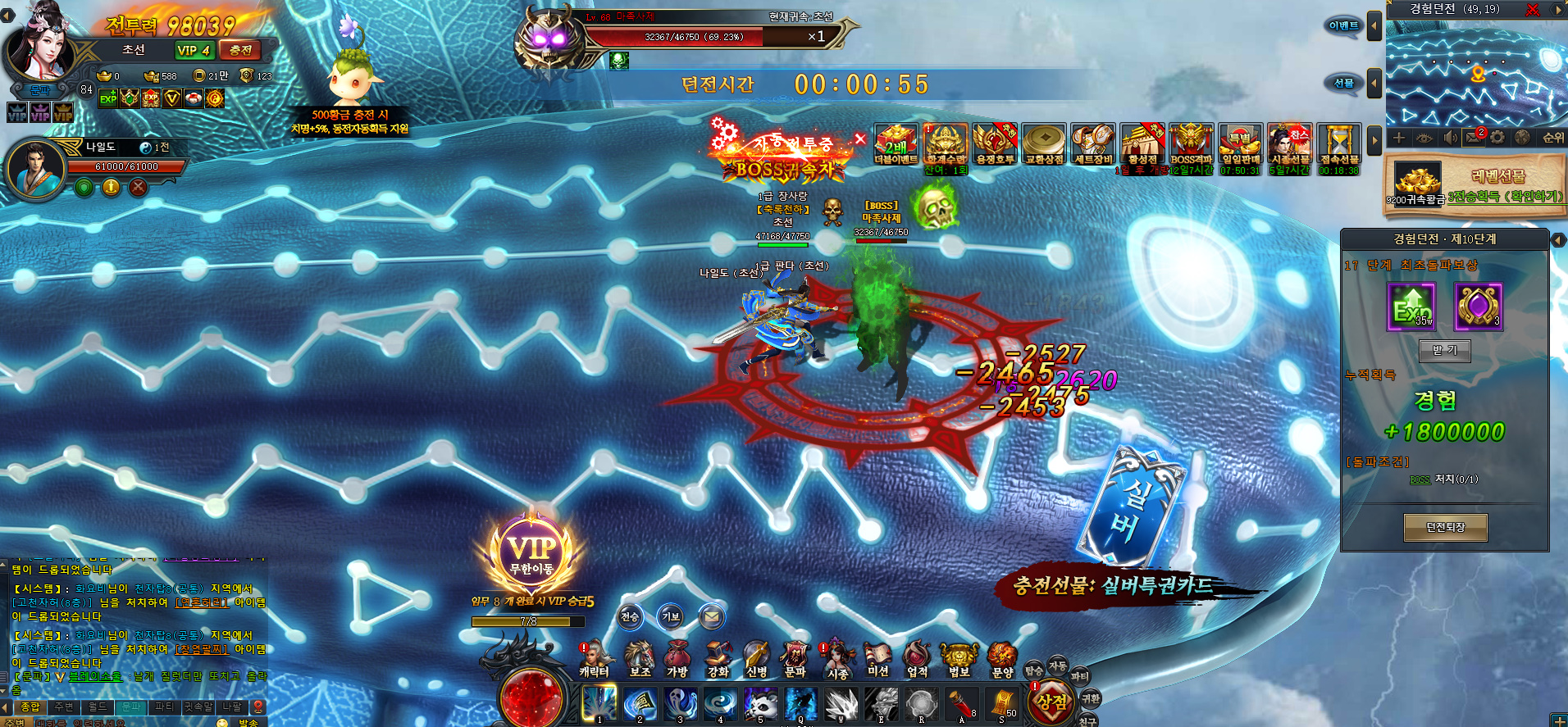Click the 충전 recharge button
The height and width of the screenshot is (727, 1568).
tap(240, 50)
